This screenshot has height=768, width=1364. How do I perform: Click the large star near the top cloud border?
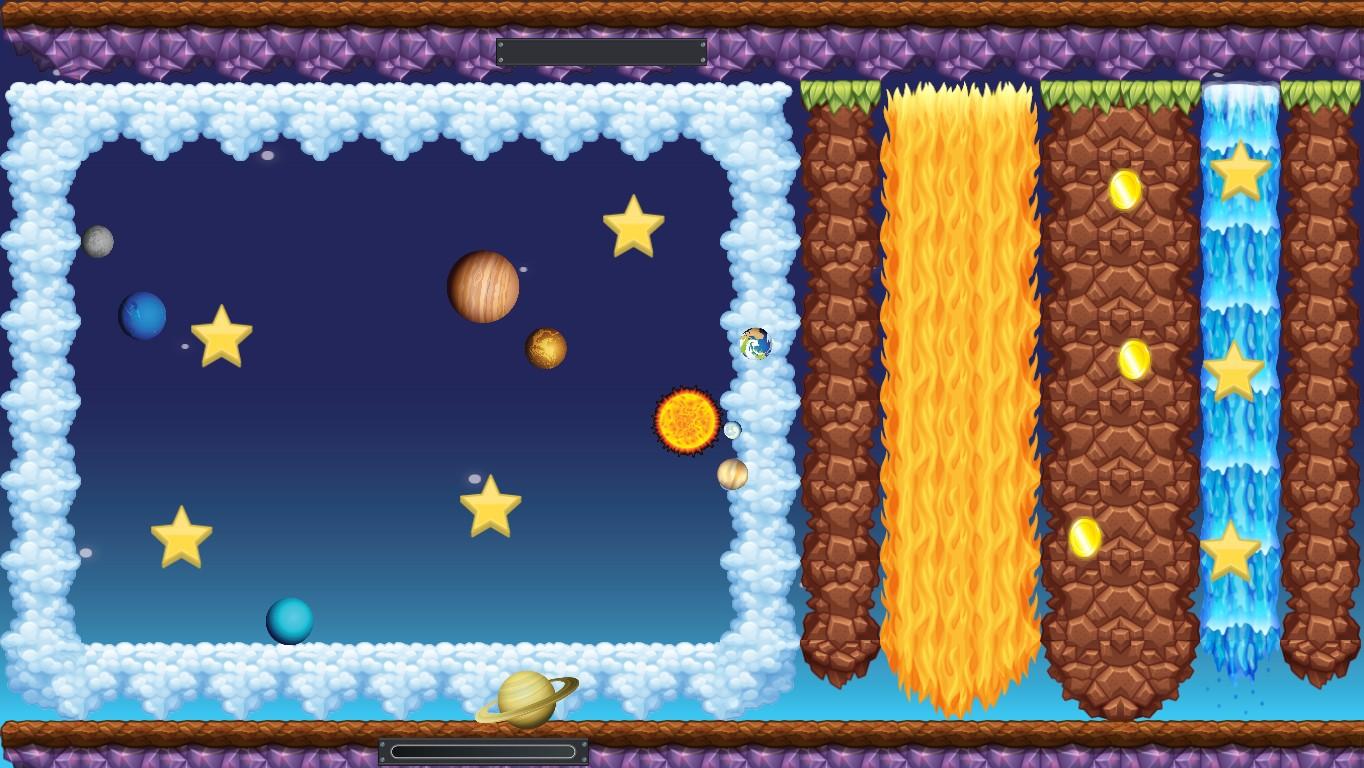(x=634, y=226)
